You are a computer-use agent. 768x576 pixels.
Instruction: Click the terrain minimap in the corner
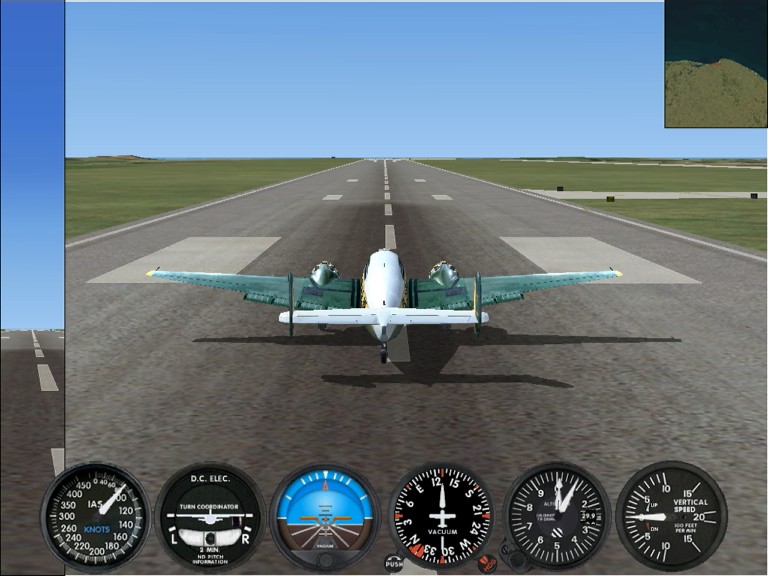(715, 64)
